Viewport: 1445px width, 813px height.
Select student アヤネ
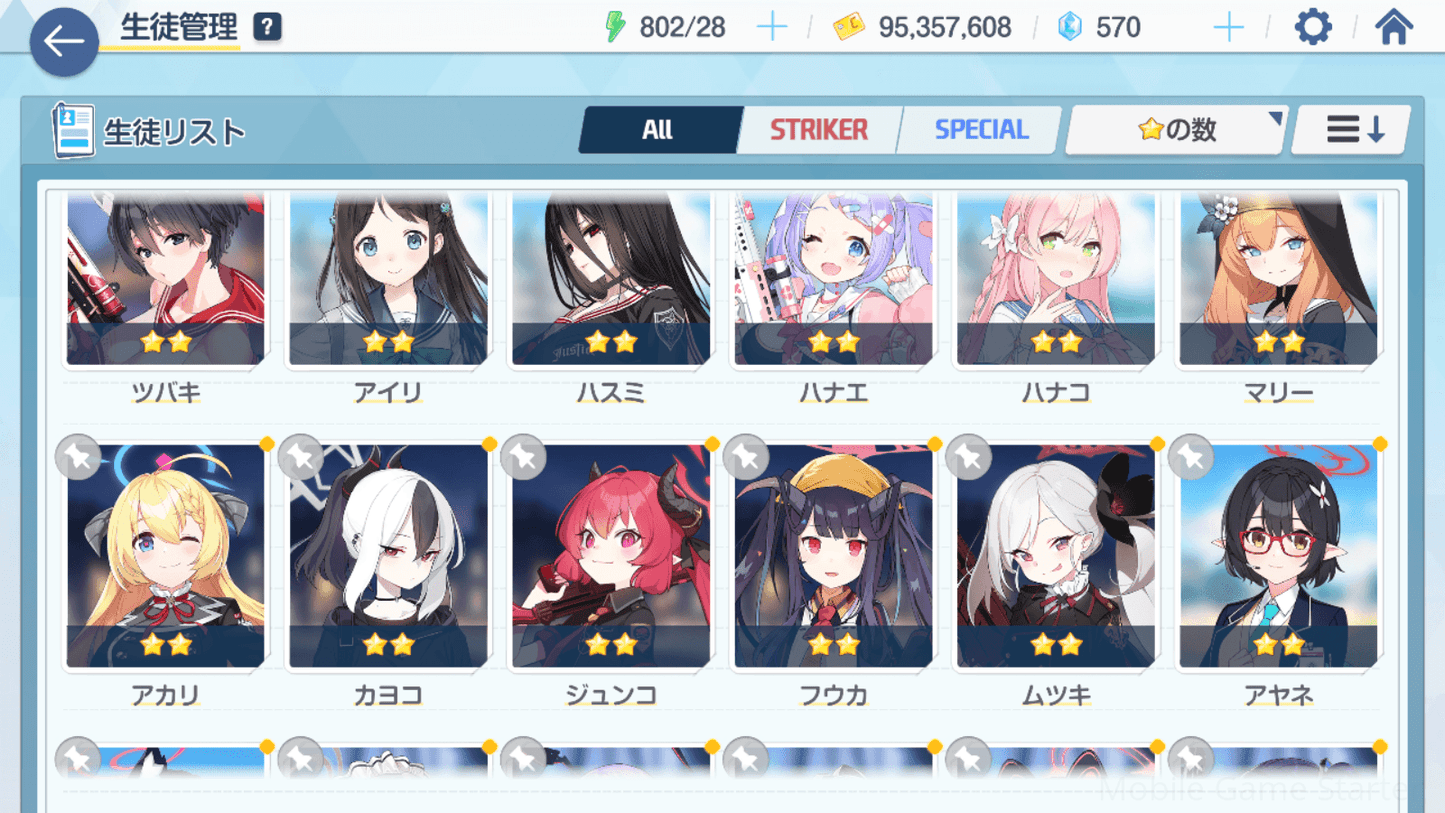click(x=1278, y=557)
